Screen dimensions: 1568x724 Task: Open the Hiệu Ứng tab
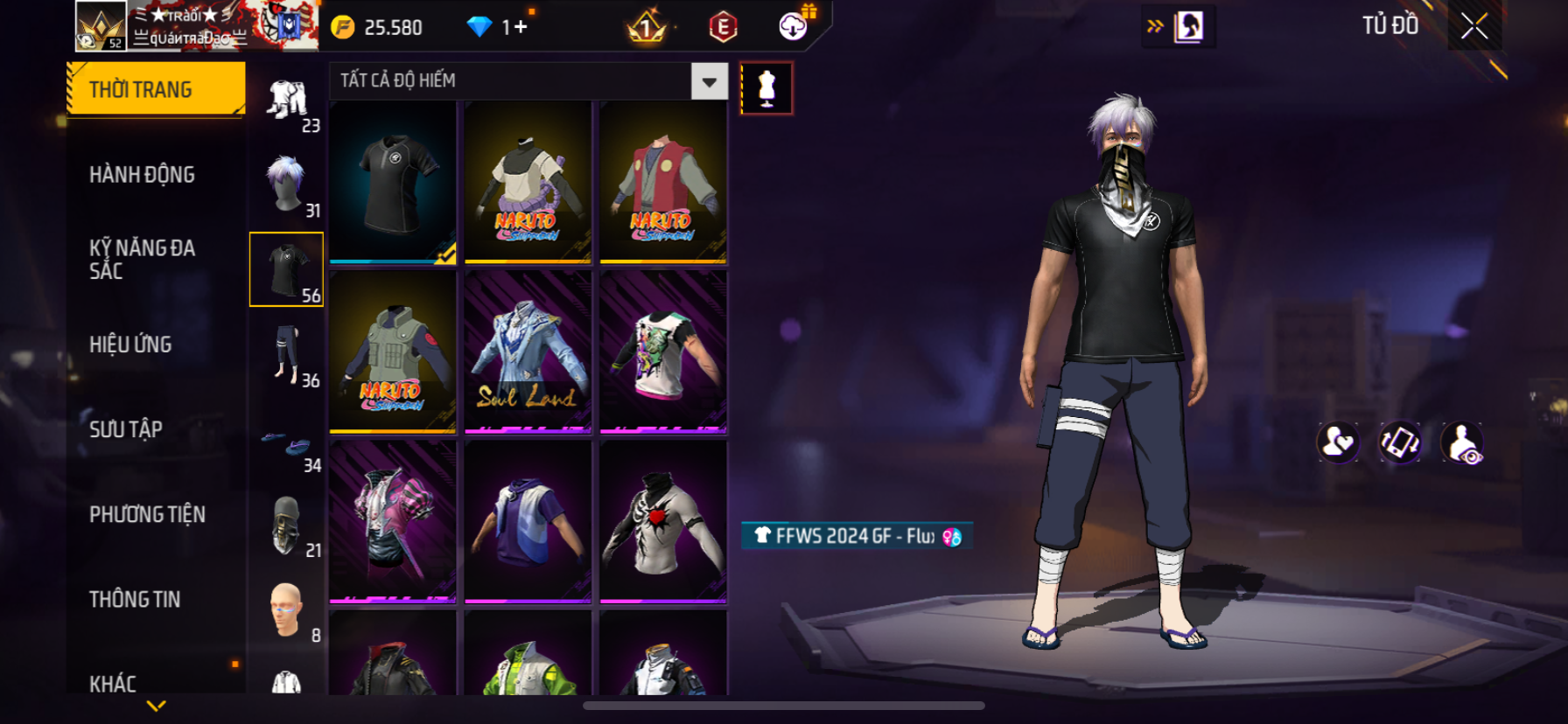[130, 345]
